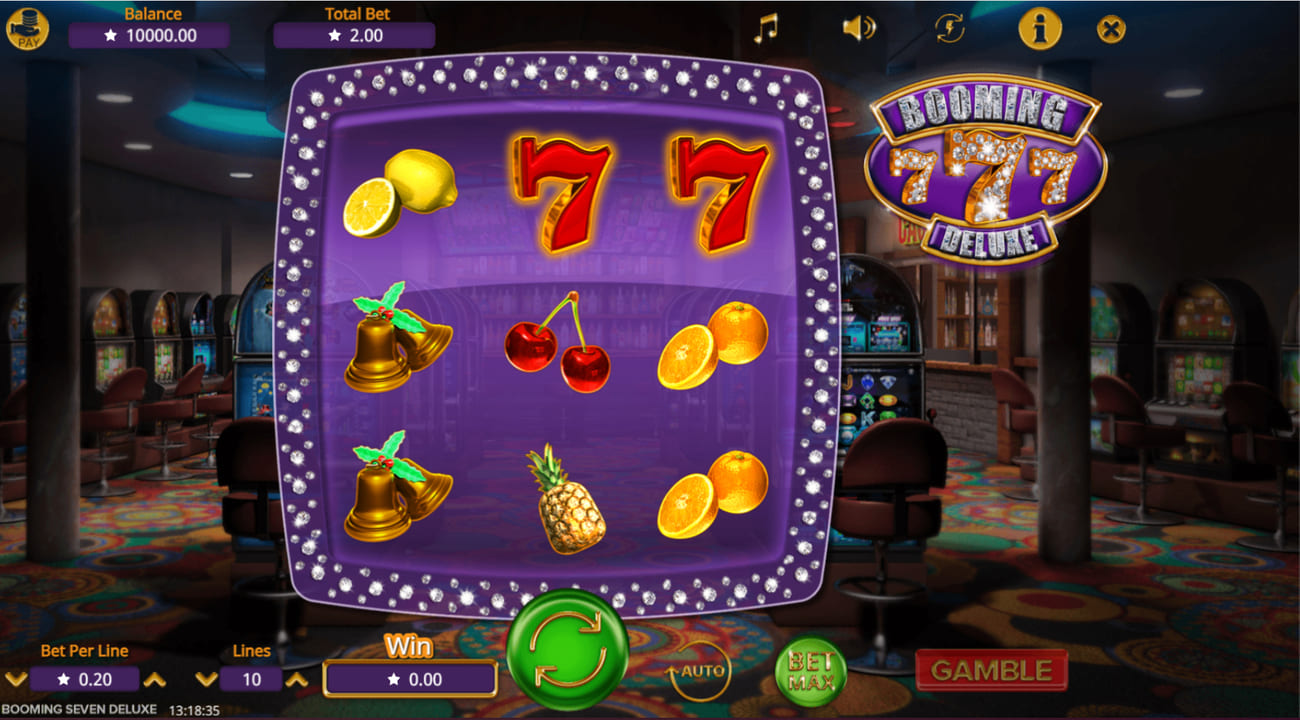The image size is (1300, 720).
Task: Click the Win amount display
Action: [410, 679]
